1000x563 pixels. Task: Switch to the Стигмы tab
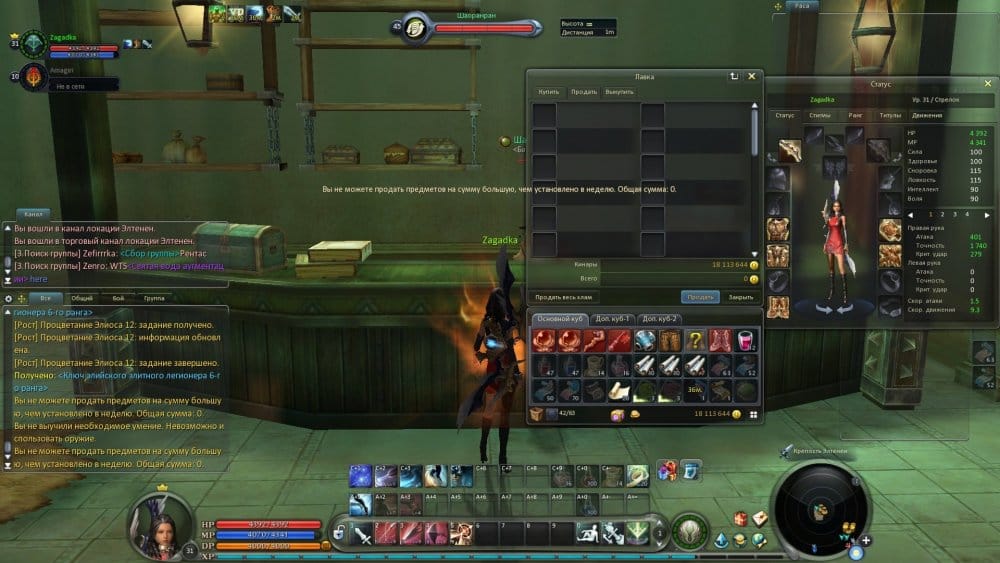(820, 115)
